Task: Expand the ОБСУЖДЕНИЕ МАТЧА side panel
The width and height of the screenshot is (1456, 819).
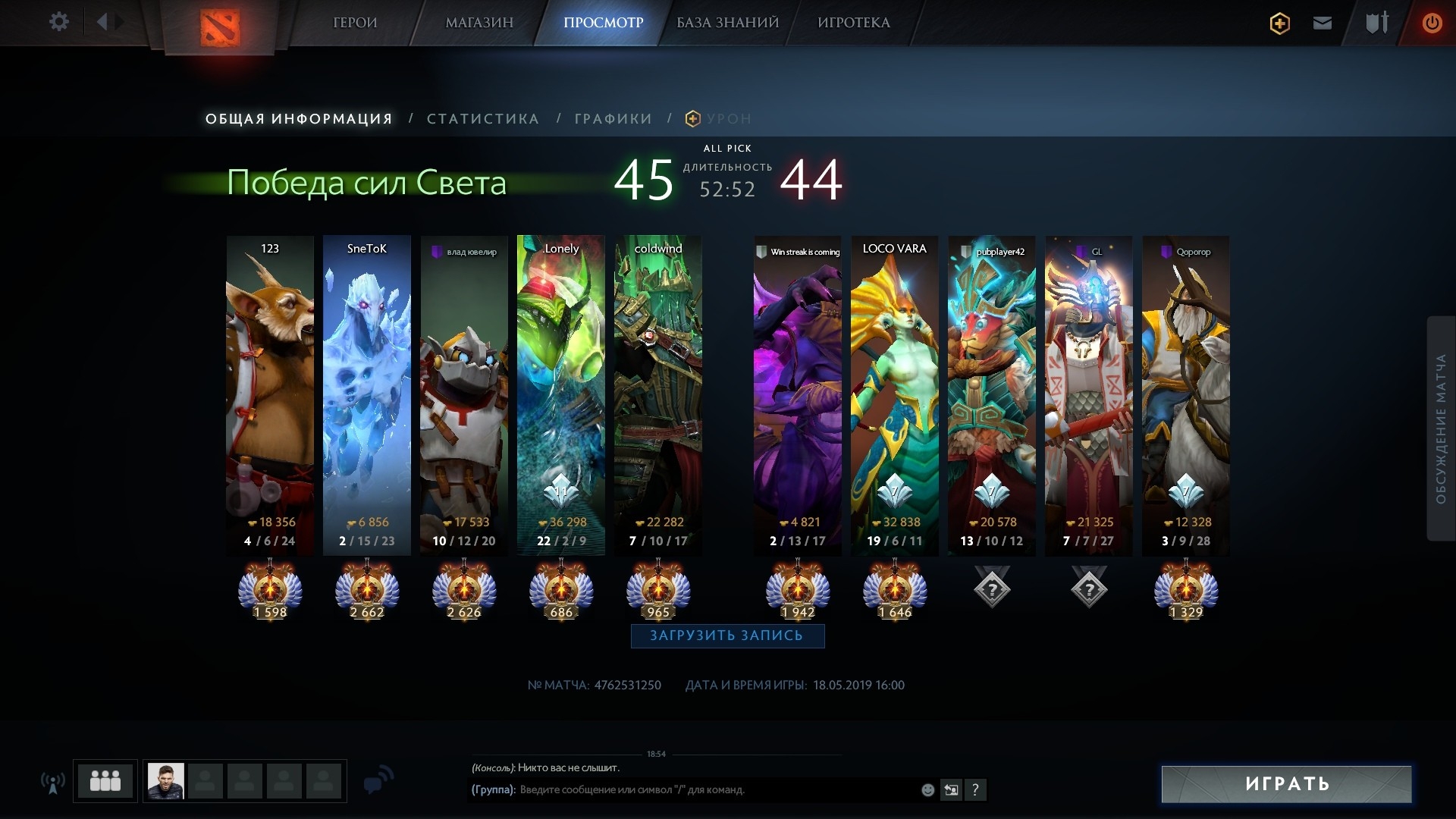Action: (x=1441, y=428)
